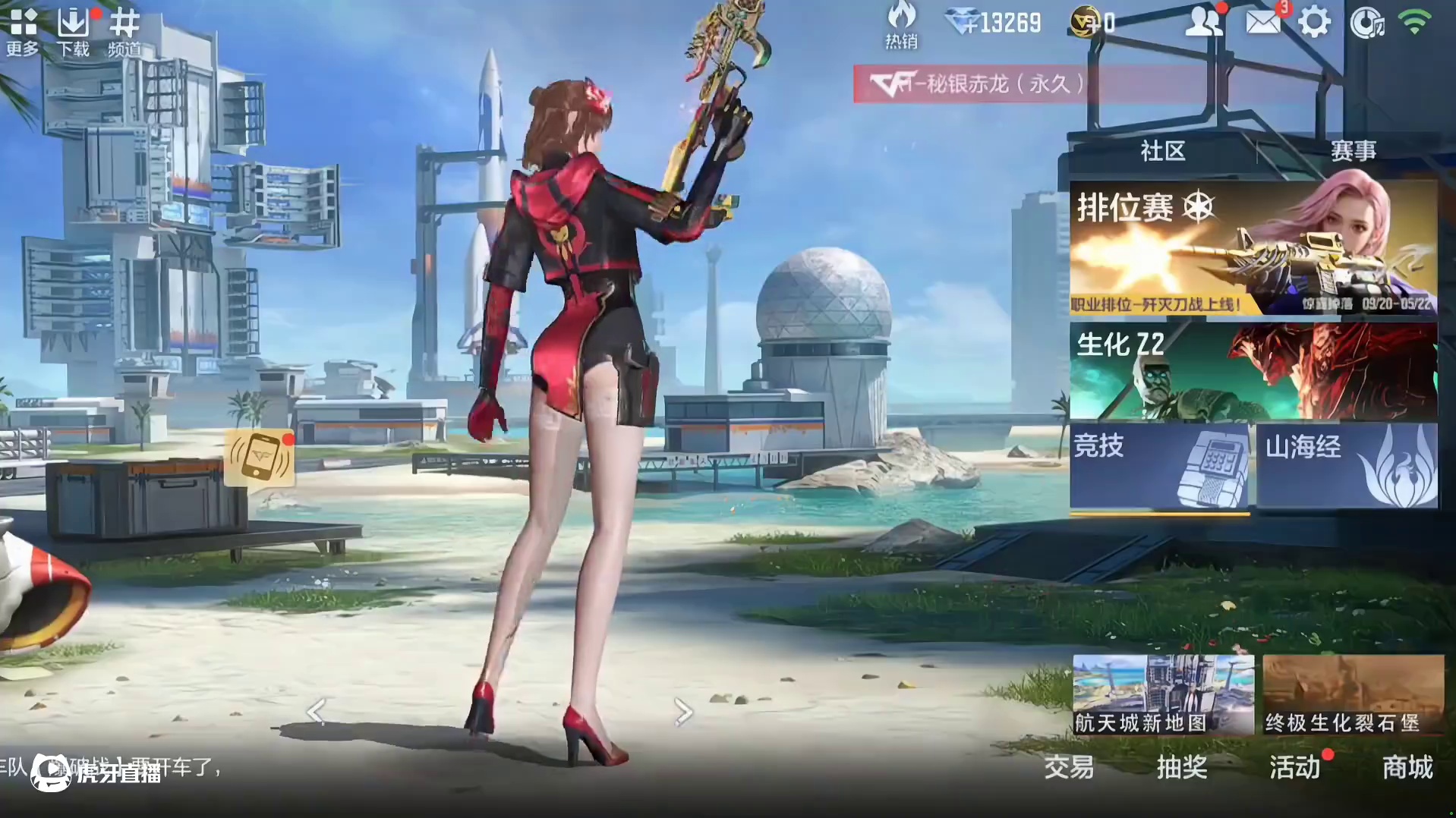Switch to the 社区 community tab
The image size is (1456, 818).
click(1162, 151)
